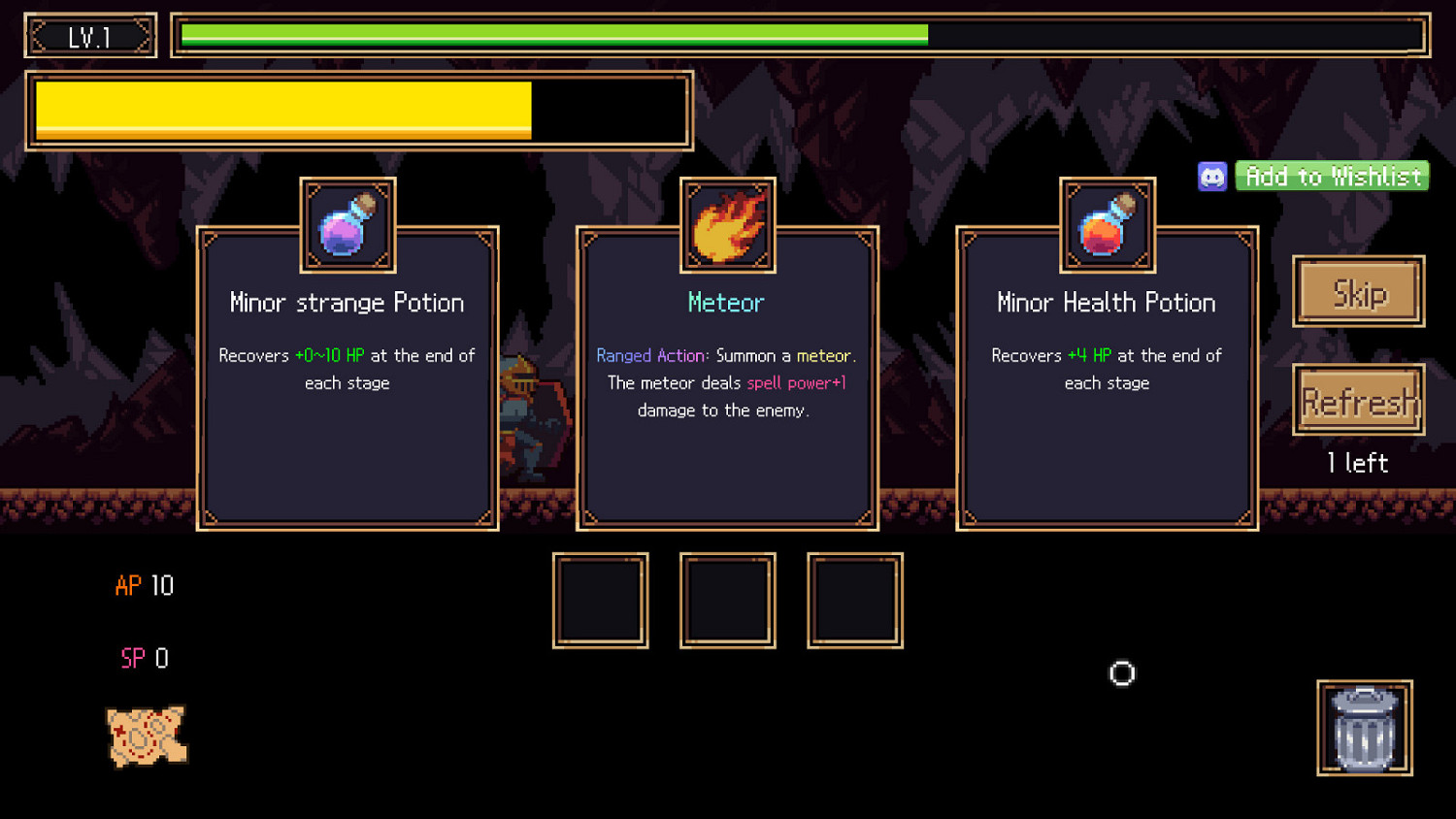This screenshot has height=819, width=1456.
Task: Select the first empty inventory slot
Action: (600, 599)
